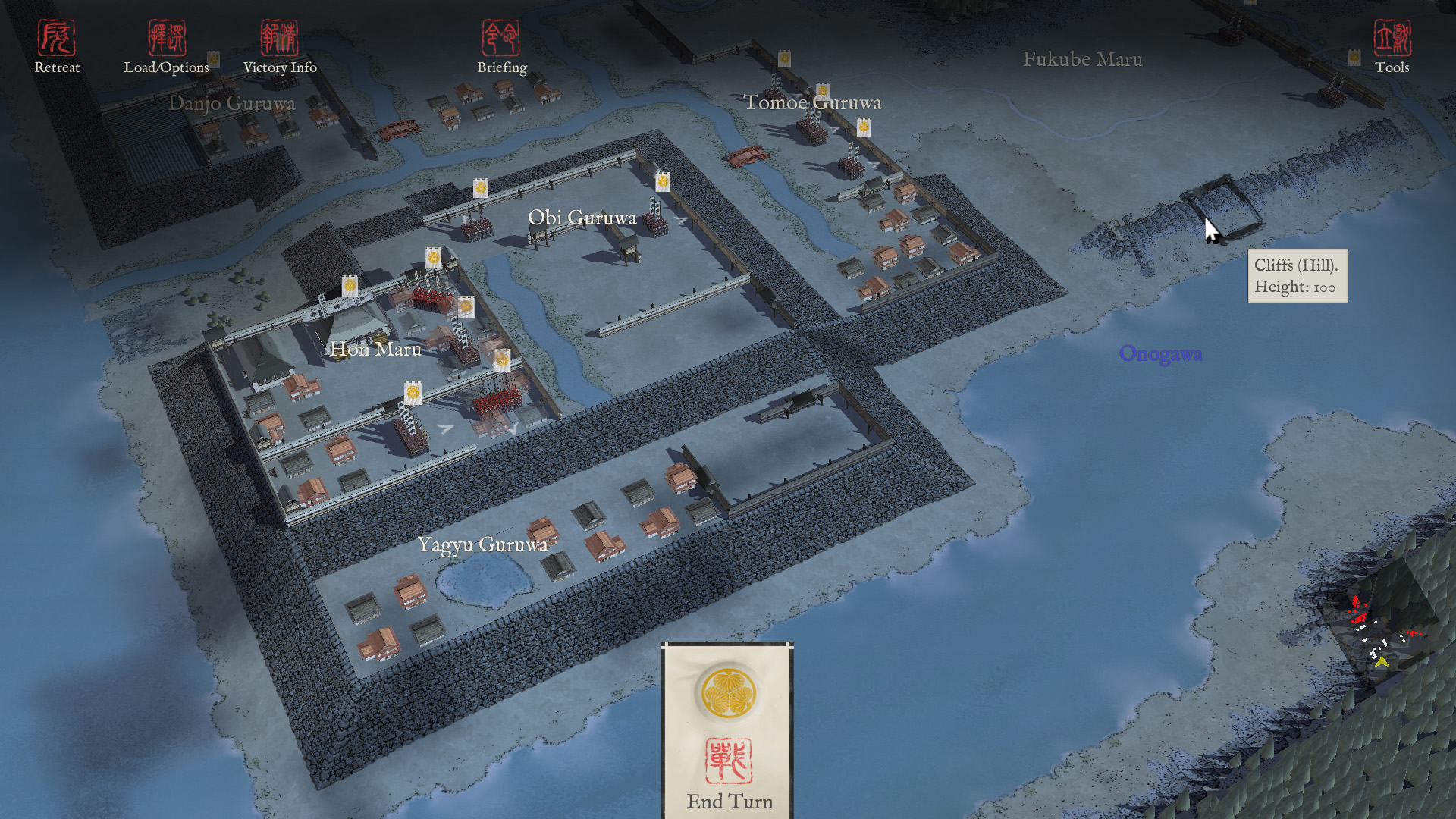Click the Onogawa river label

[1162, 353]
